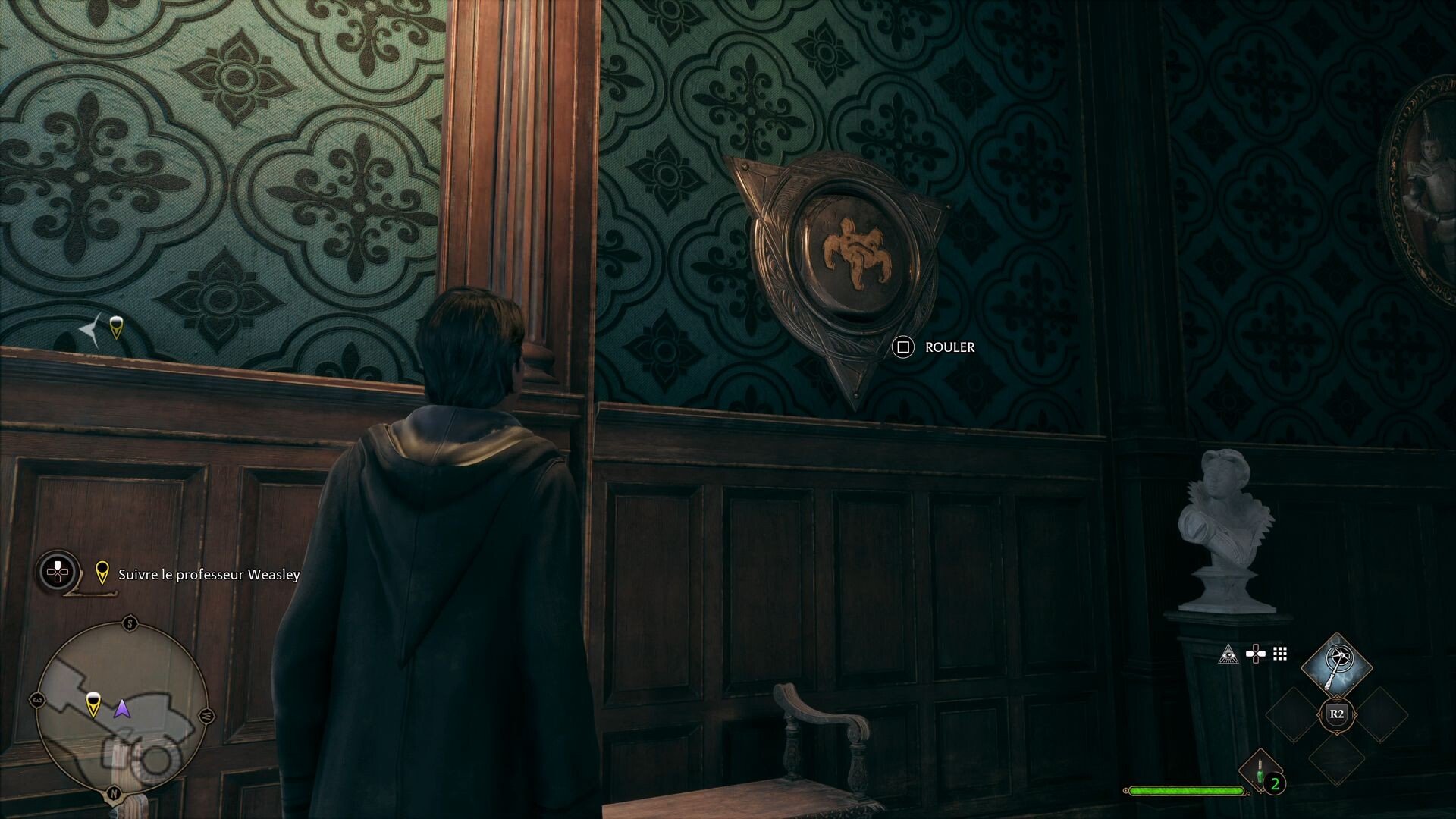Click the grid-of-dots inventory icon
The image size is (1456, 819).
pyautogui.click(x=1279, y=654)
